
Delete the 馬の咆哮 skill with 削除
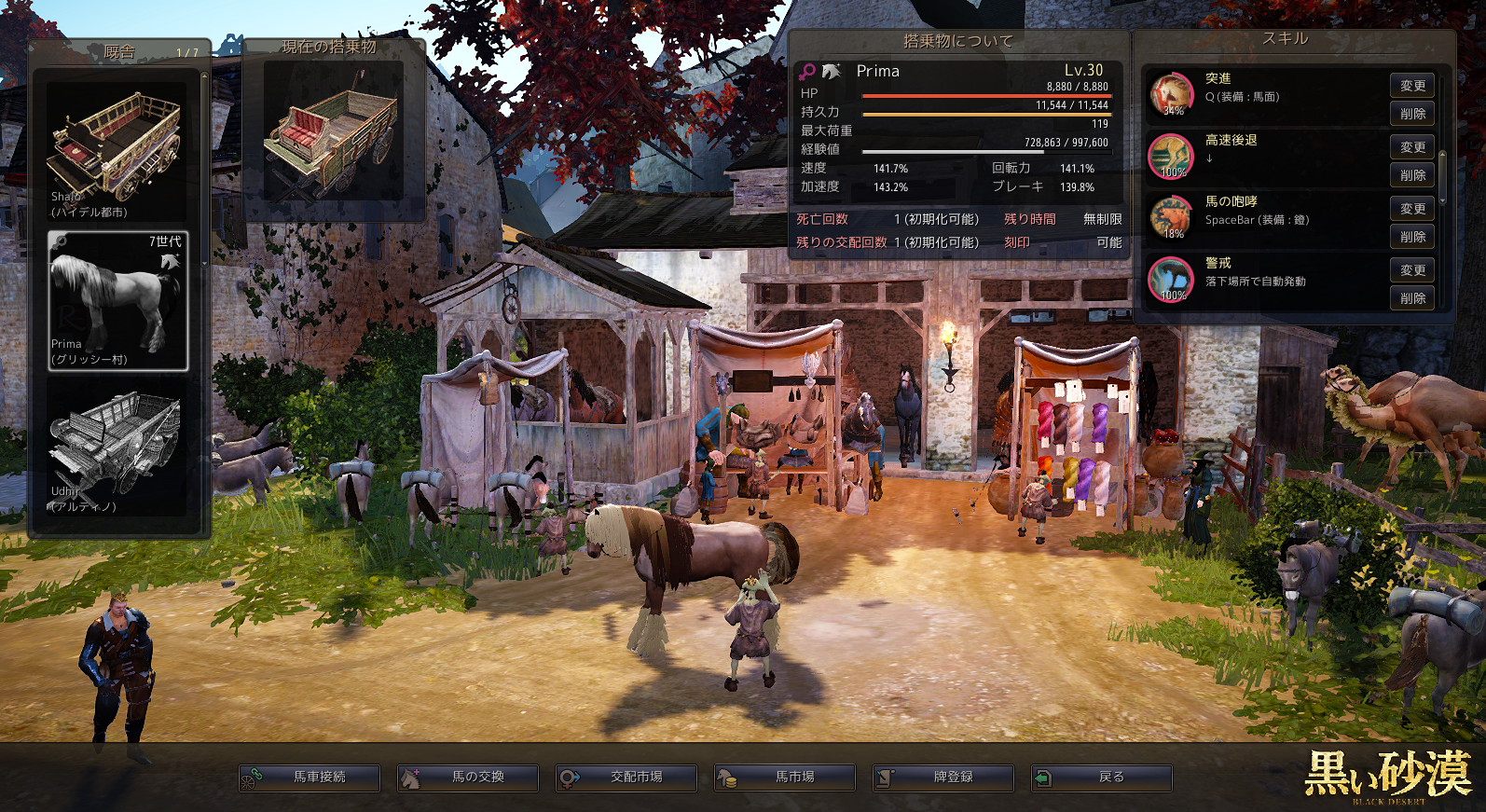(x=1412, y=237)
